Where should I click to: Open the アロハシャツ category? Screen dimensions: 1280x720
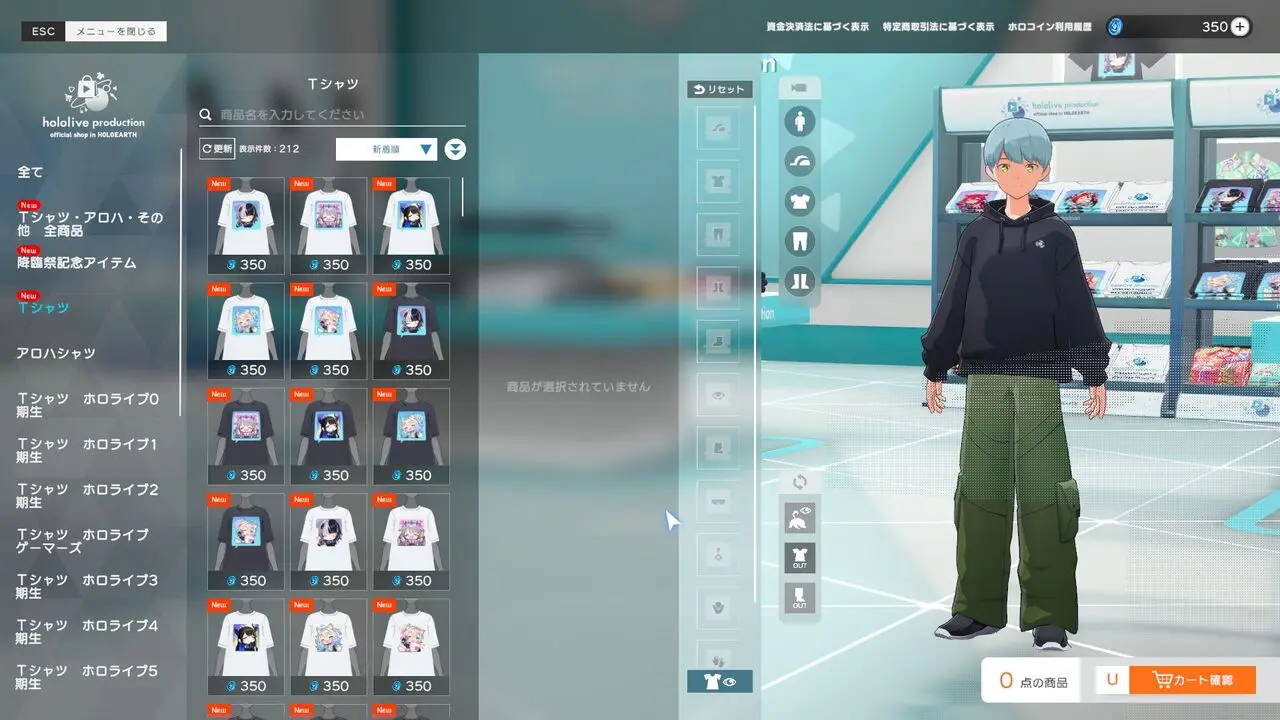[56, 353]
